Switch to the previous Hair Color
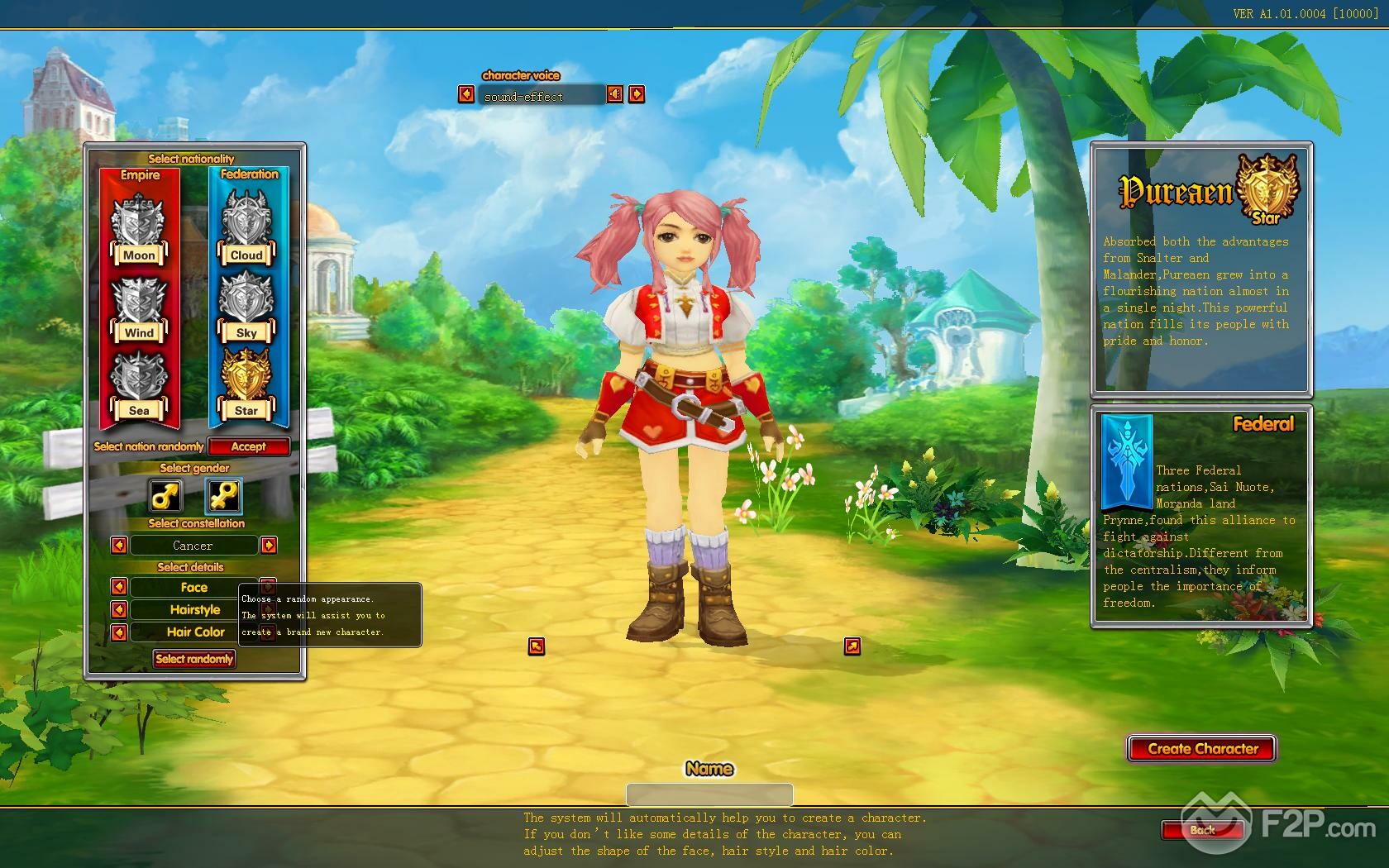The image size is (1389, 868). 119,632
